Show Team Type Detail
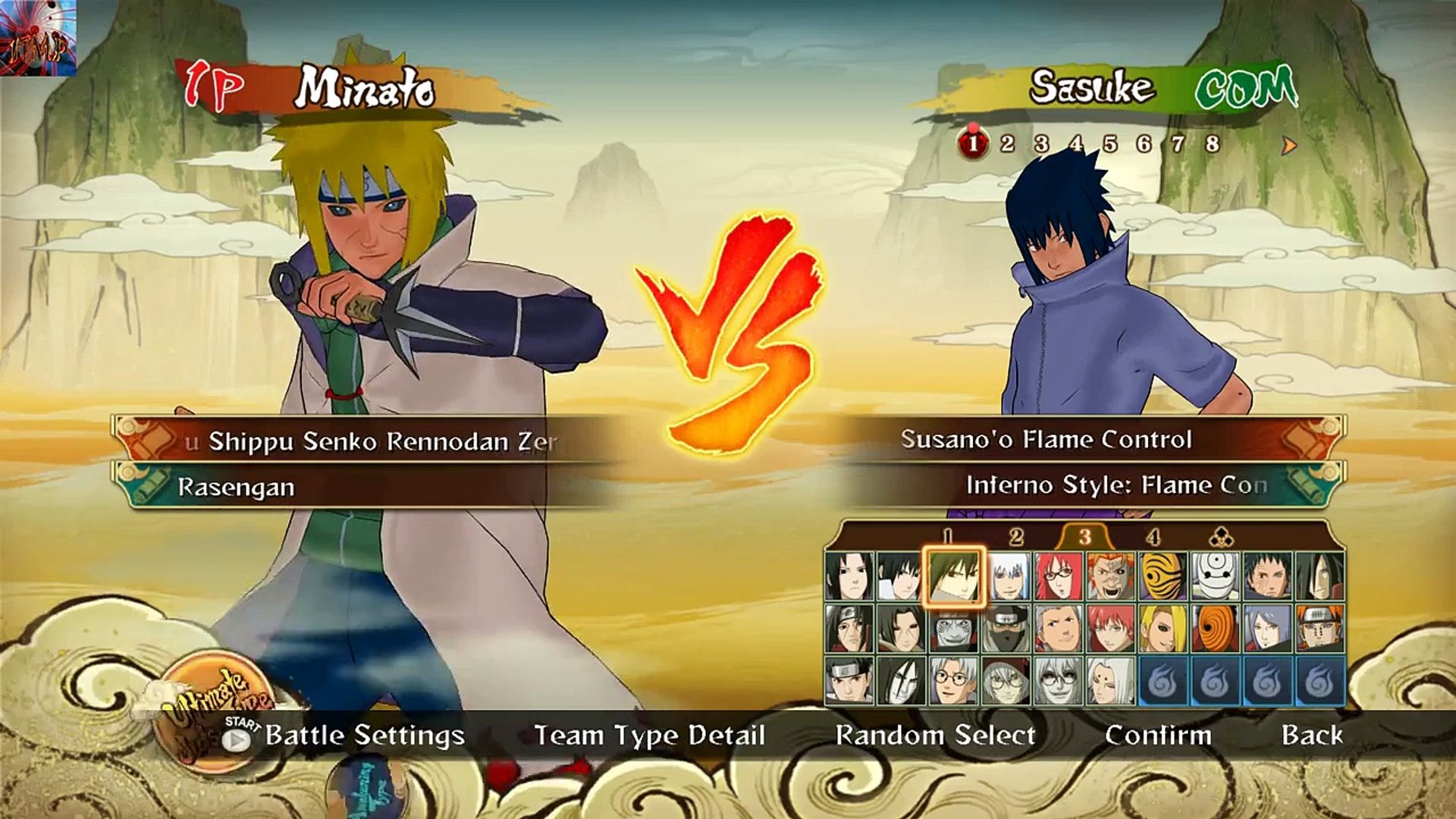The width and height of the screenshot is (1456, 819). (x=649, y=735)
